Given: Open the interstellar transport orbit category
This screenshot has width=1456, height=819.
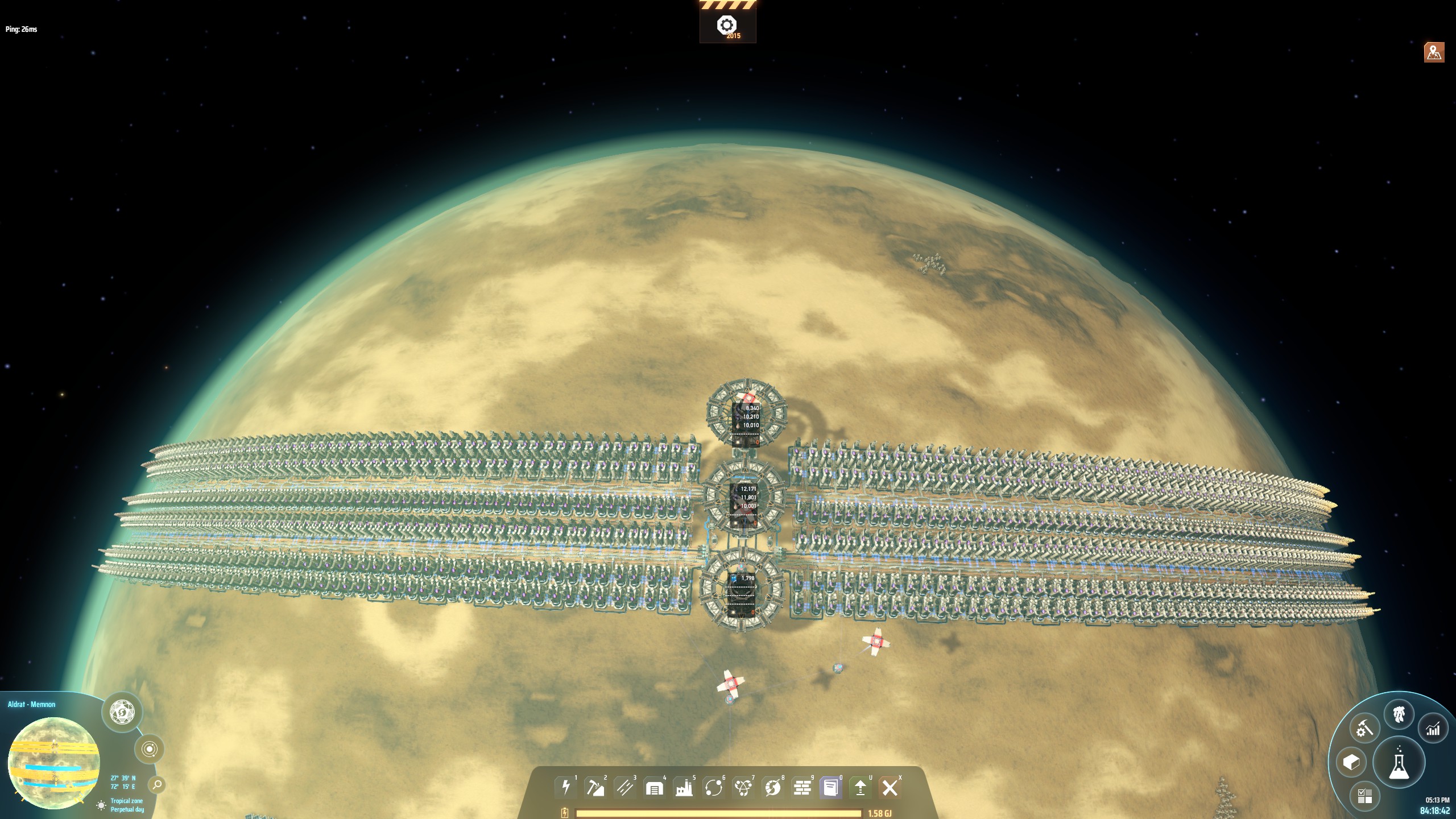Looking at the screenshot, I should 714,788.
